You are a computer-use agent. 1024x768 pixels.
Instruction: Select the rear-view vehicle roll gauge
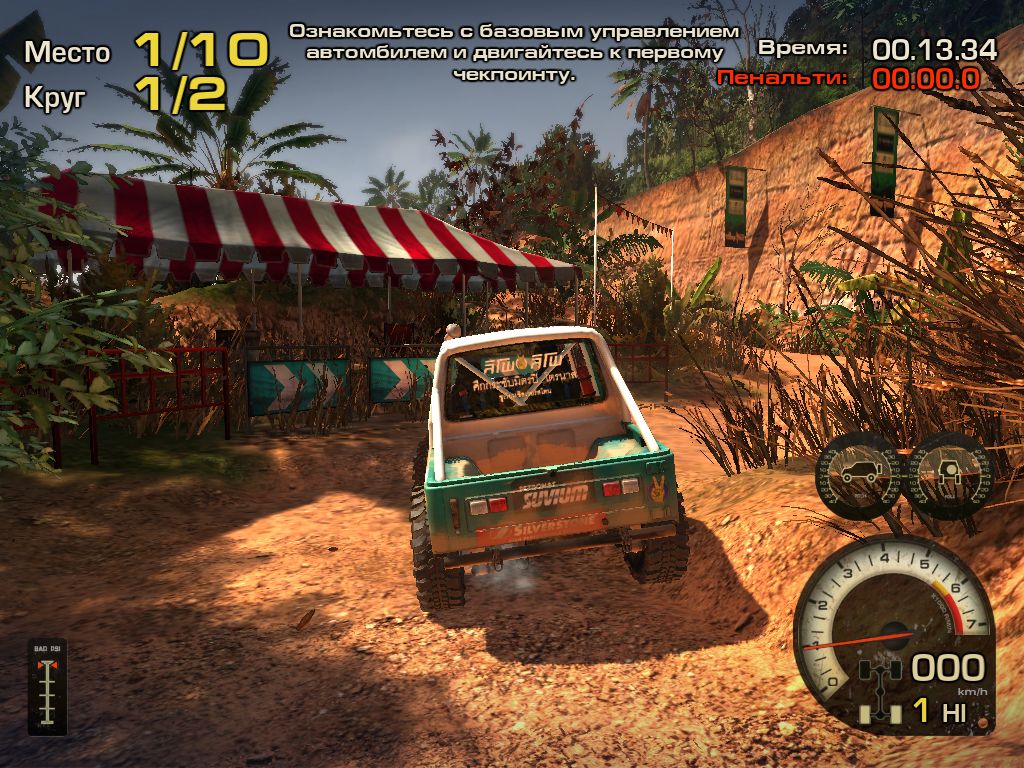coord(947,474)
